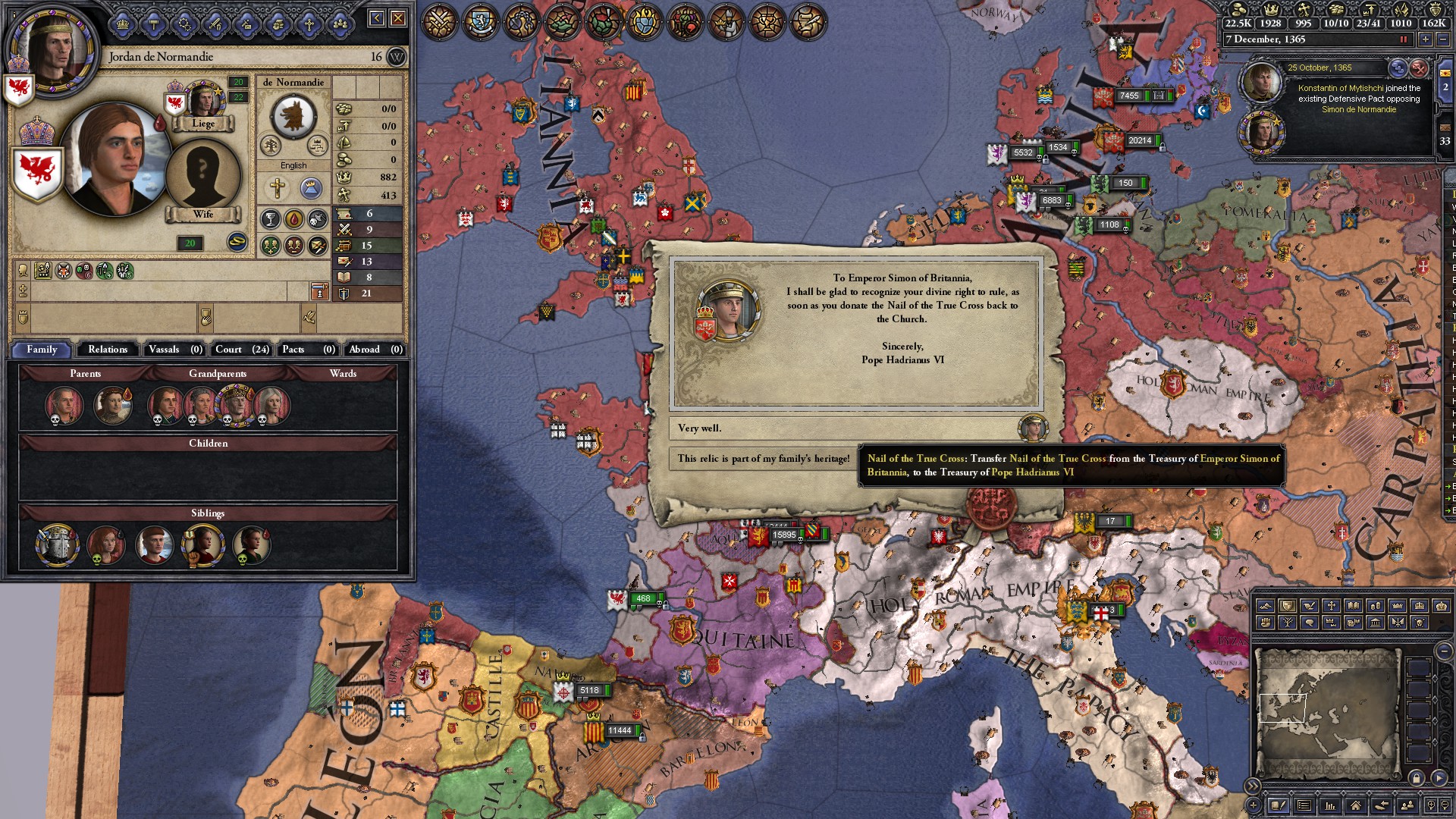Click the Council screen gears icon
Image resolution: width=1456 pixels, height=819 pixels.
(184, 24)
